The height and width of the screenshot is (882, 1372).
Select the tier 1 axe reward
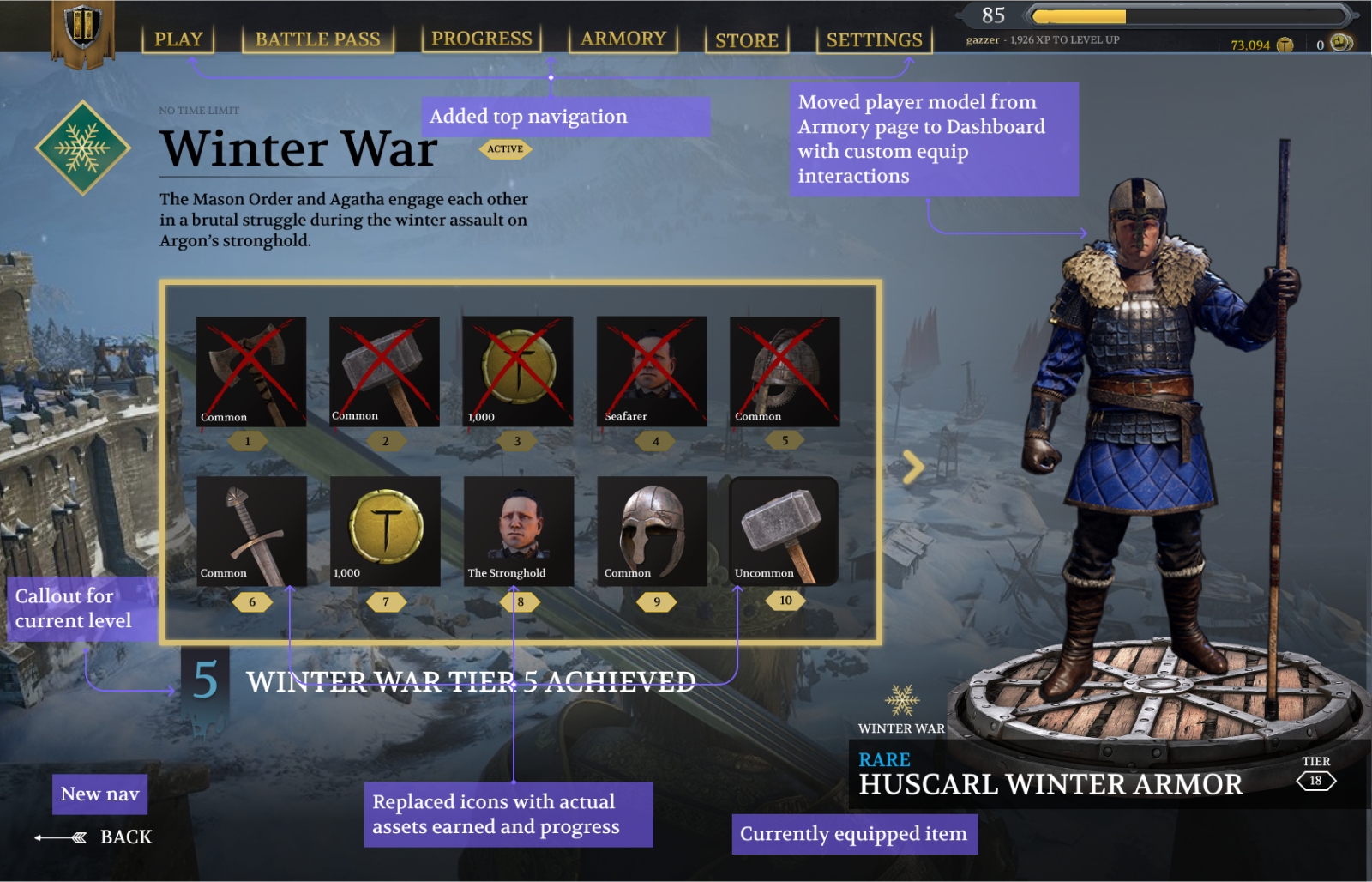coord(250,372)
